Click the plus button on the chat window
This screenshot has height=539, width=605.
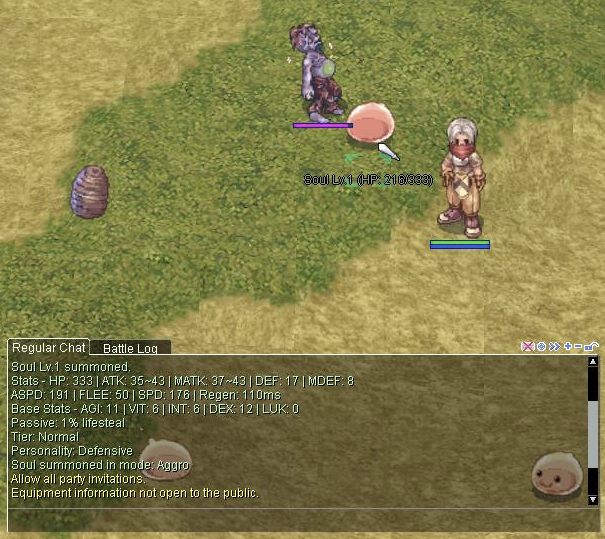[x=567, y=347]
